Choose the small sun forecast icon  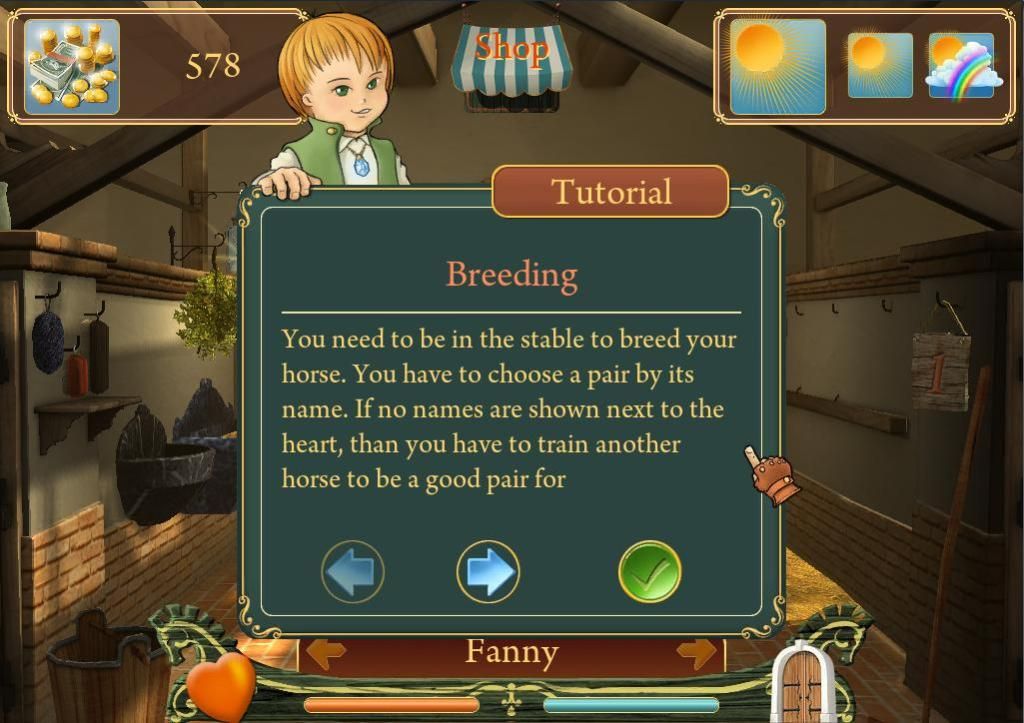pyautogui.click(x=880, y=65)
